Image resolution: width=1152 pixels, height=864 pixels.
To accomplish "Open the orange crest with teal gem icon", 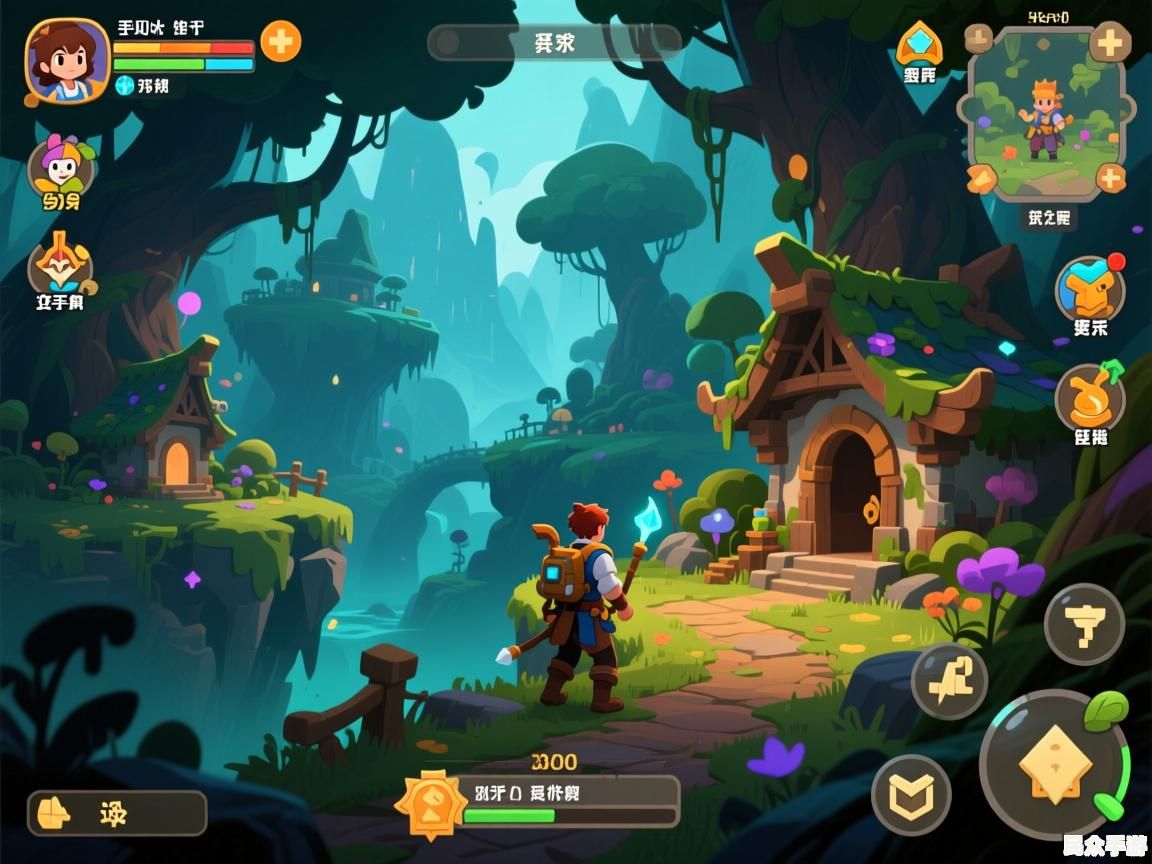I will coord(918,45).
